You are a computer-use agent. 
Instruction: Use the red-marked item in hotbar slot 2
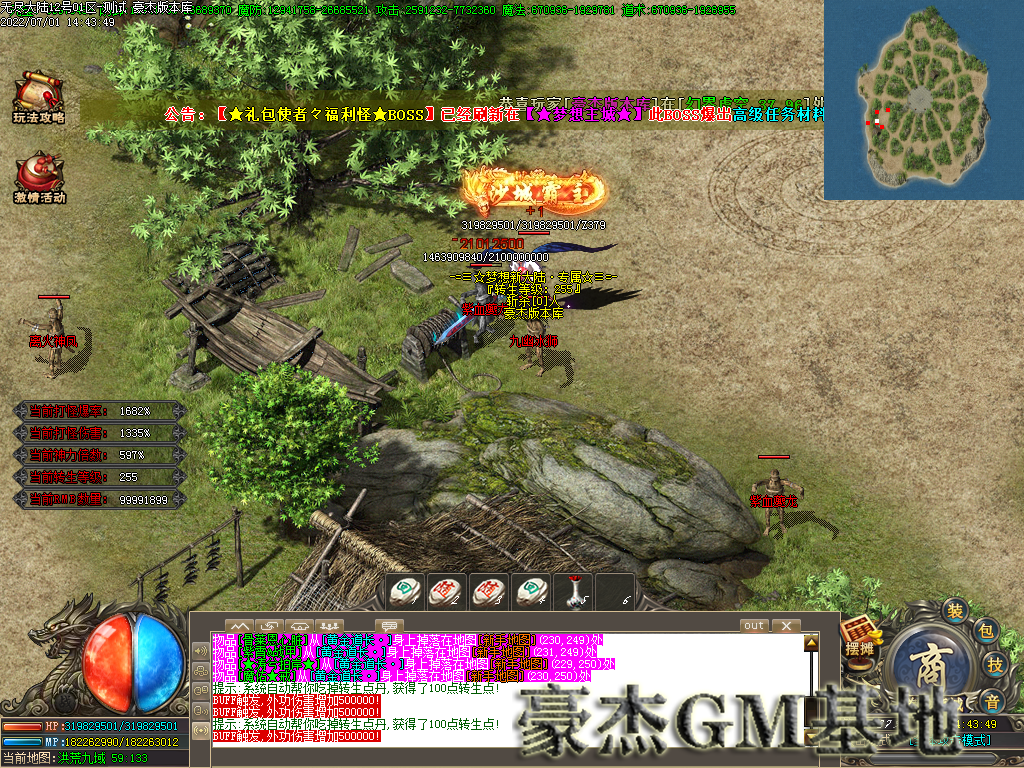tap(444, 591)
